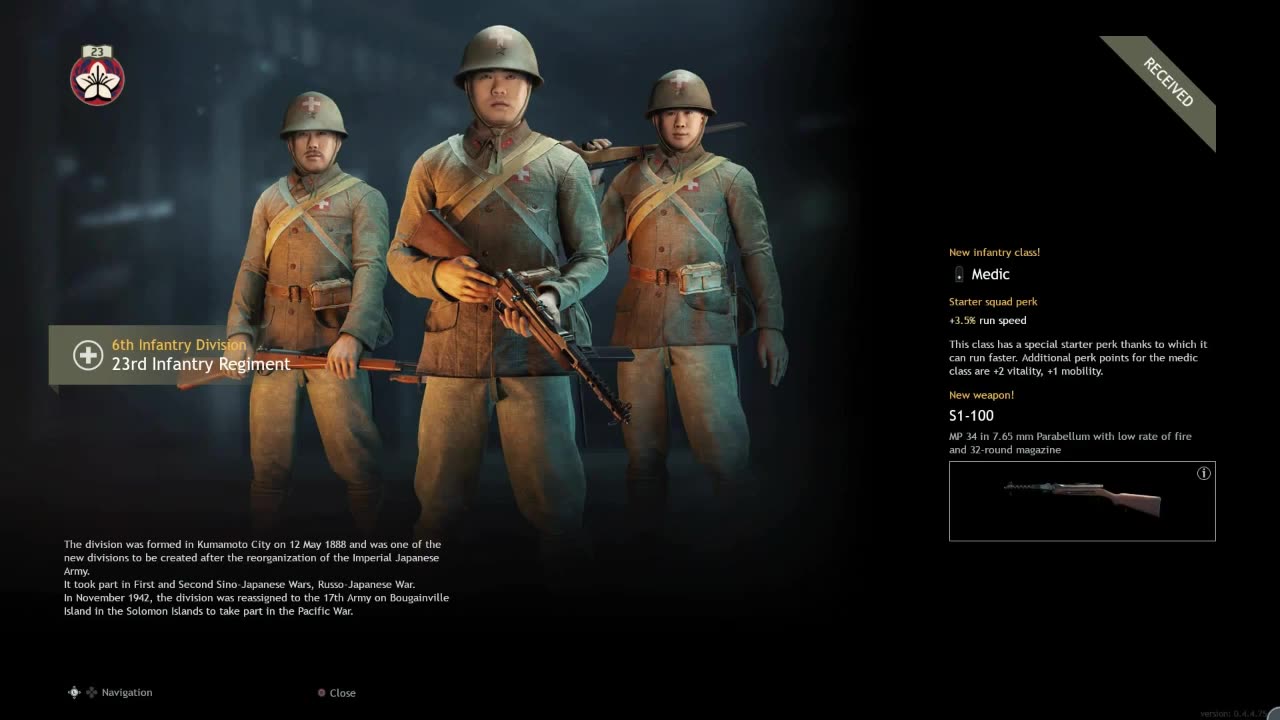Click the division history description text
The height and width of the screenshot is (720, 1280).
(x=256, y=577)
